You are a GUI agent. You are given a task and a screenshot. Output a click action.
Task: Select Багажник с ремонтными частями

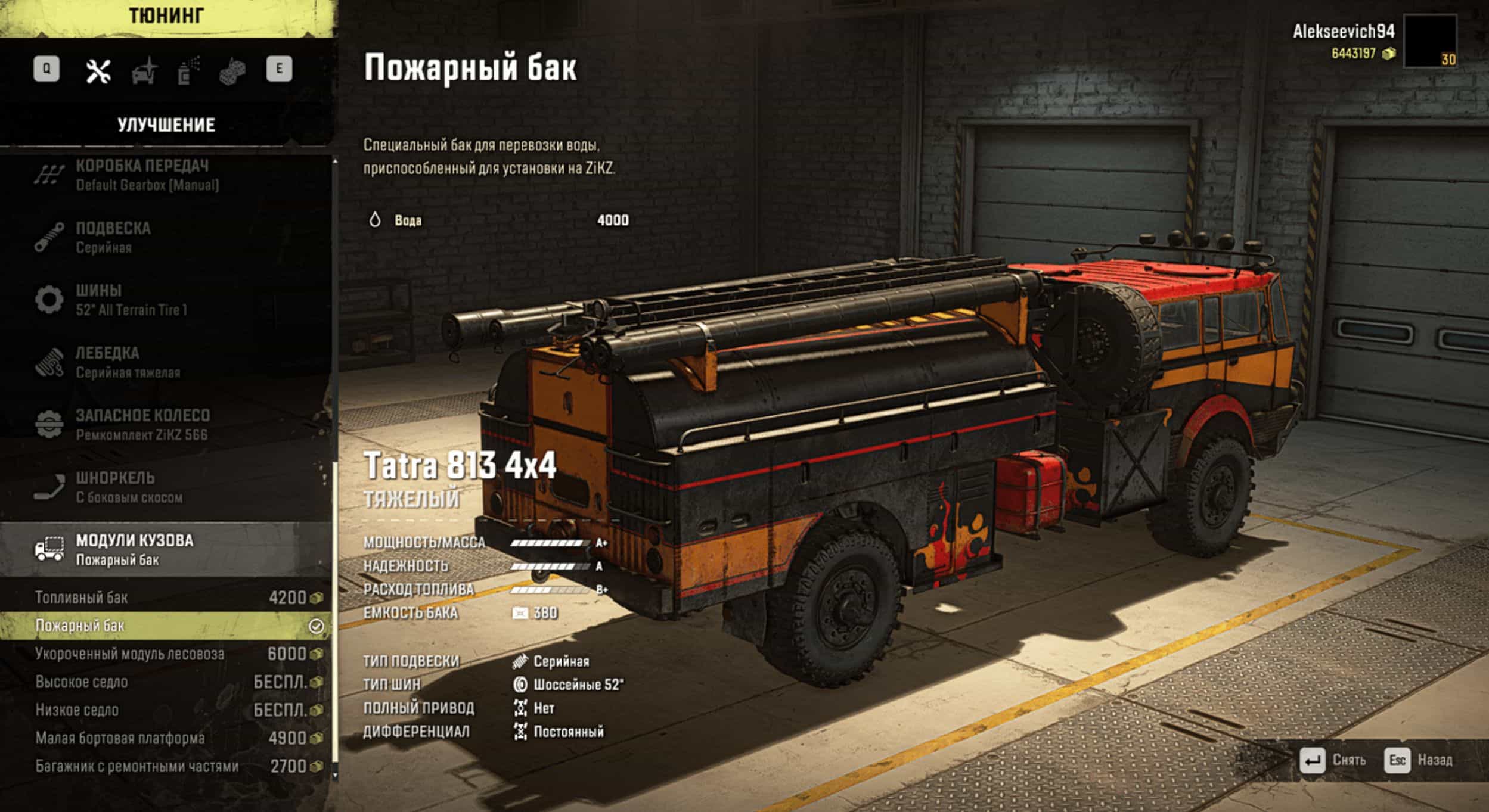coord(166,766)
